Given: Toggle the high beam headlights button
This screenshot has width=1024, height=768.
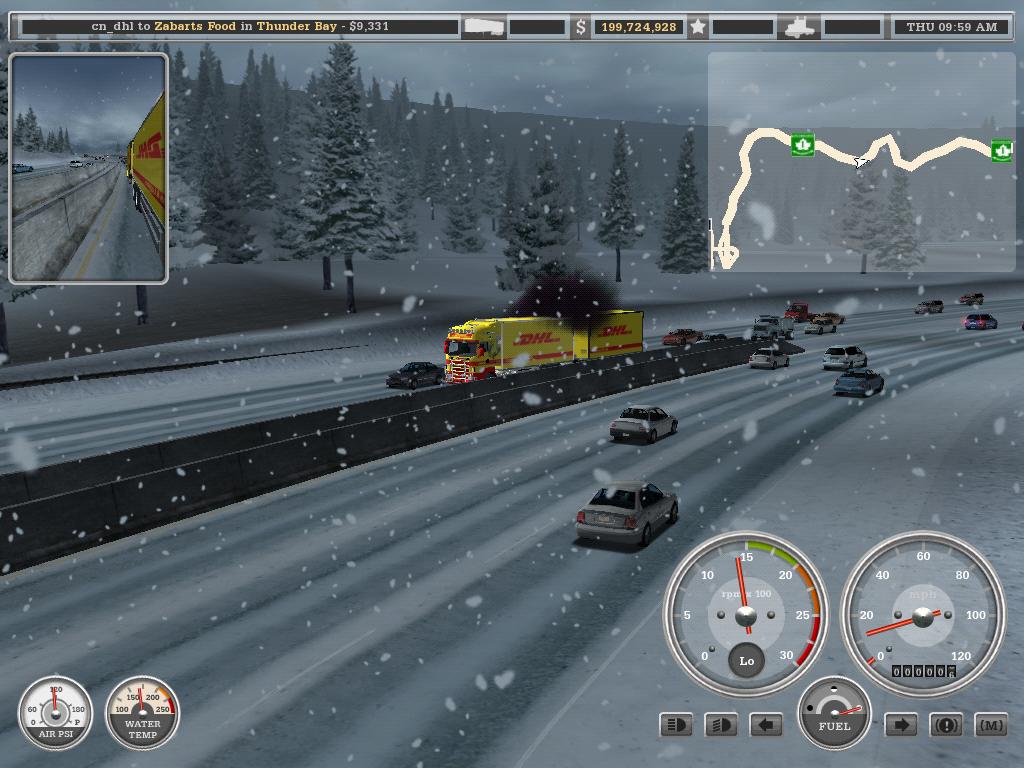Looking at the screenshot, I should click(677, 725).
